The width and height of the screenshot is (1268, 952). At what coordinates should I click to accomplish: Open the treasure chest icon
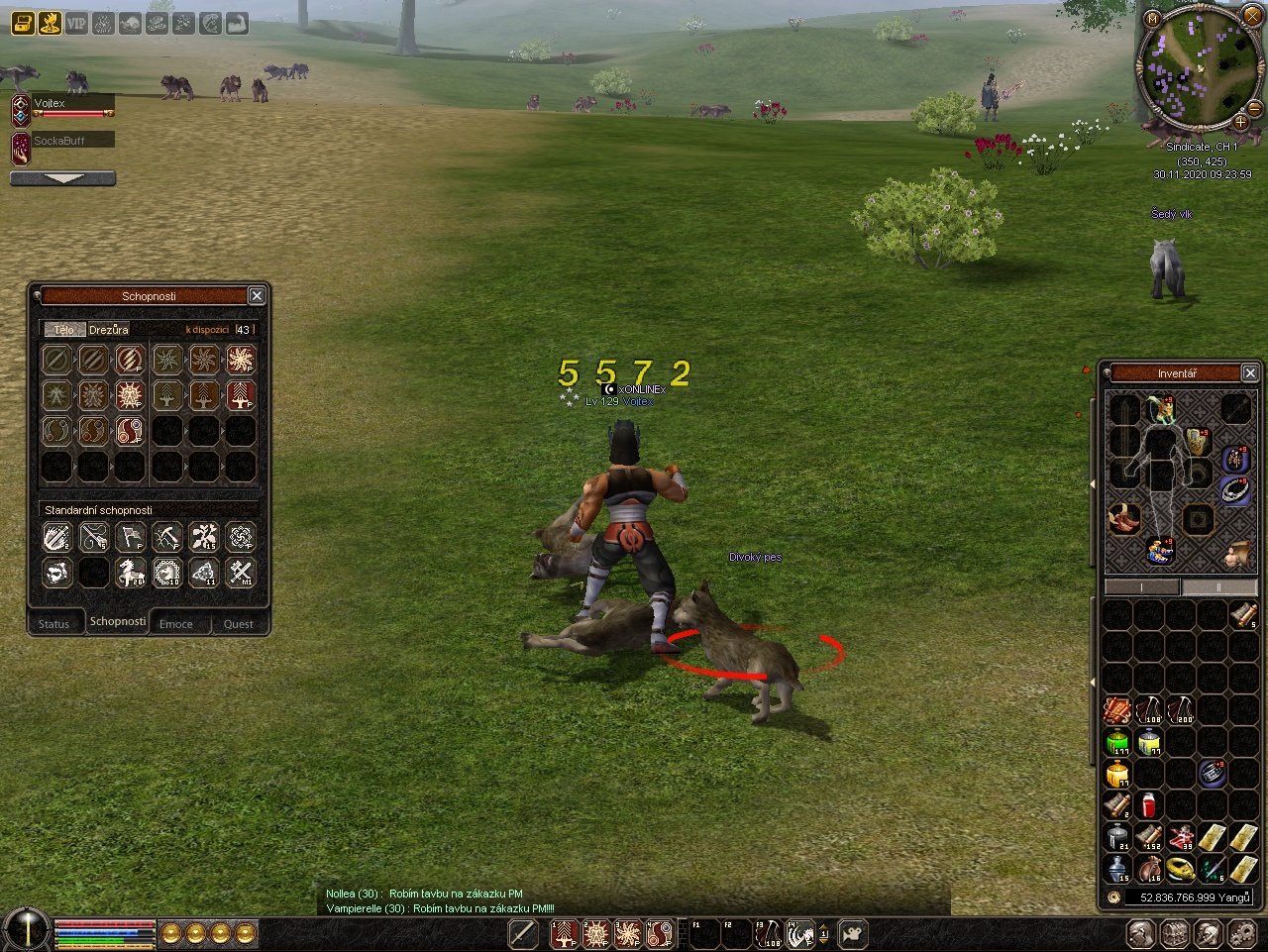22,23
